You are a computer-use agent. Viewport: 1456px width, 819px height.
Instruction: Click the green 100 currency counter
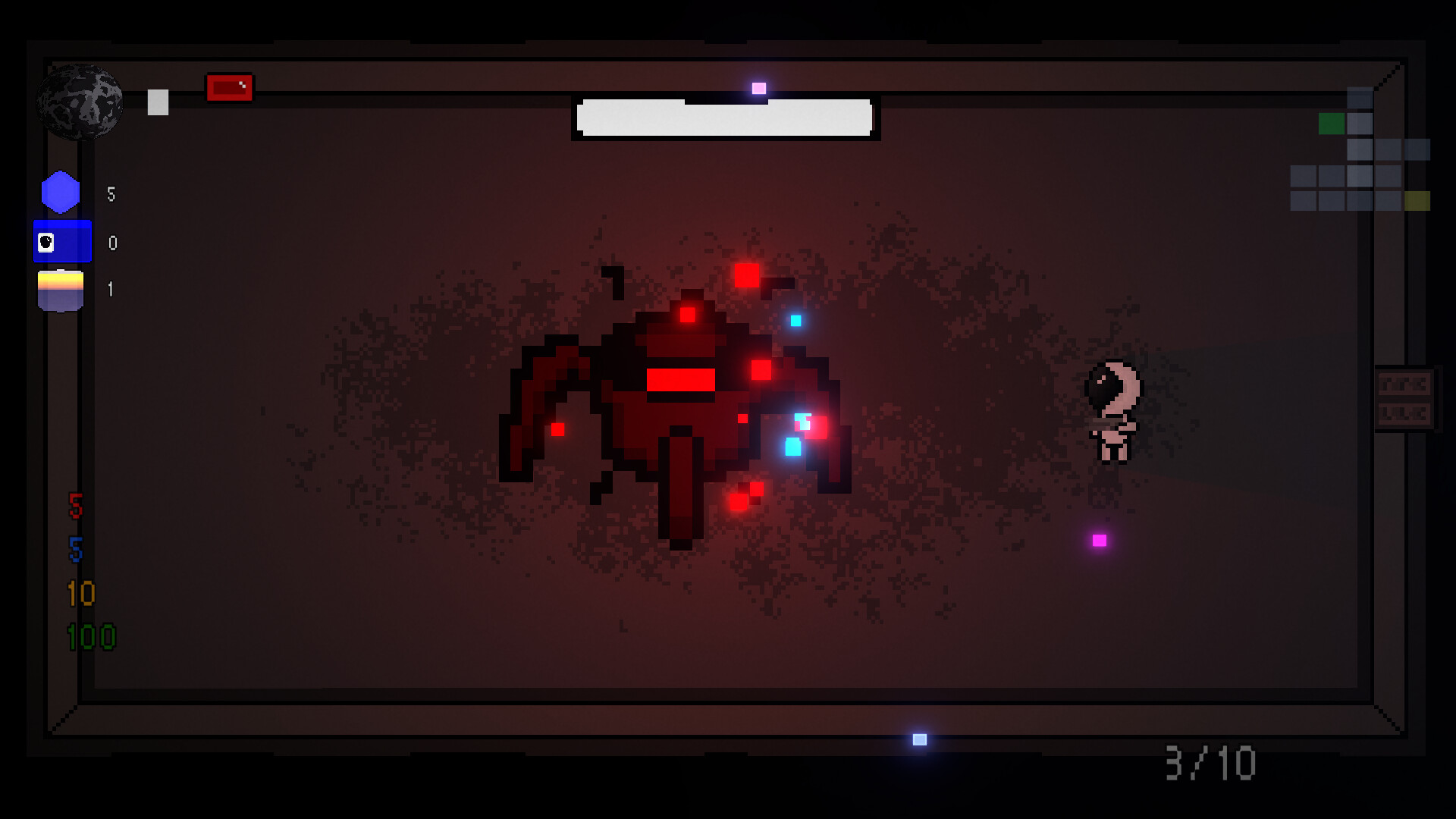pos(93,637)
